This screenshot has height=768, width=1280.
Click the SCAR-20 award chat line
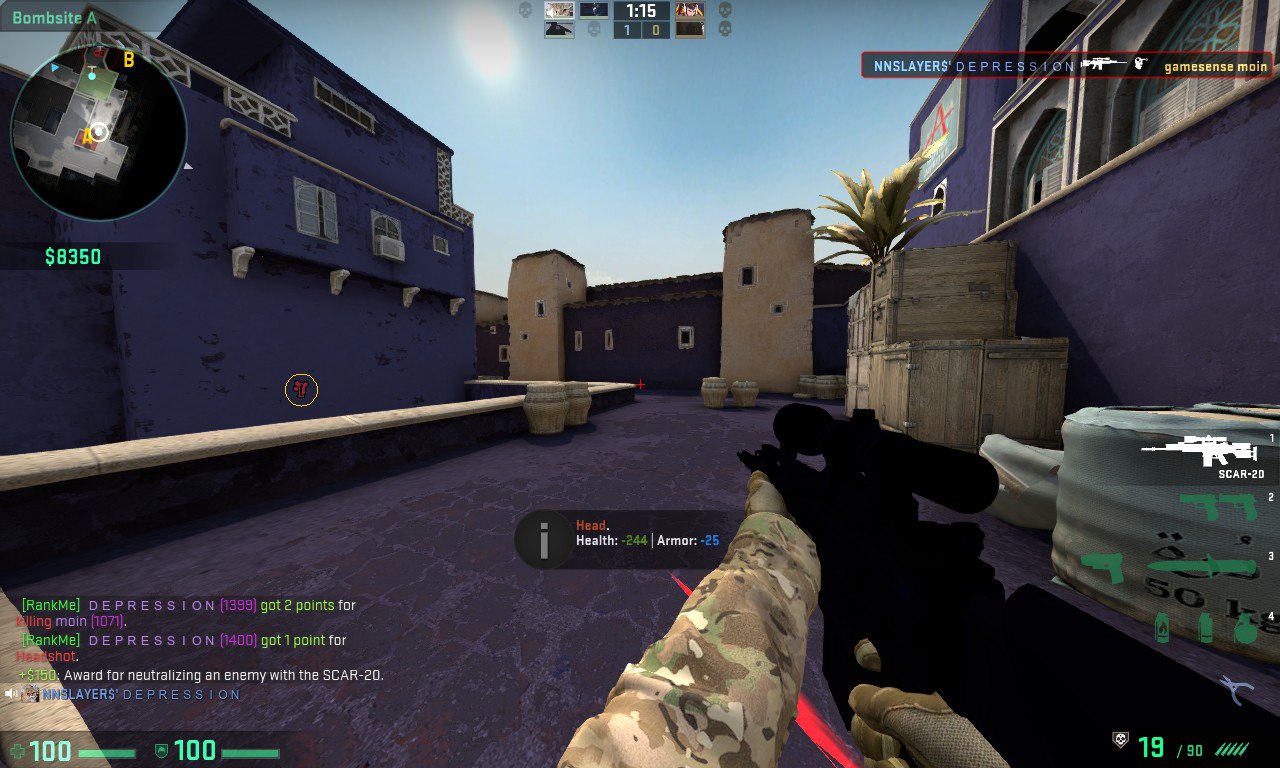(201, 675)
